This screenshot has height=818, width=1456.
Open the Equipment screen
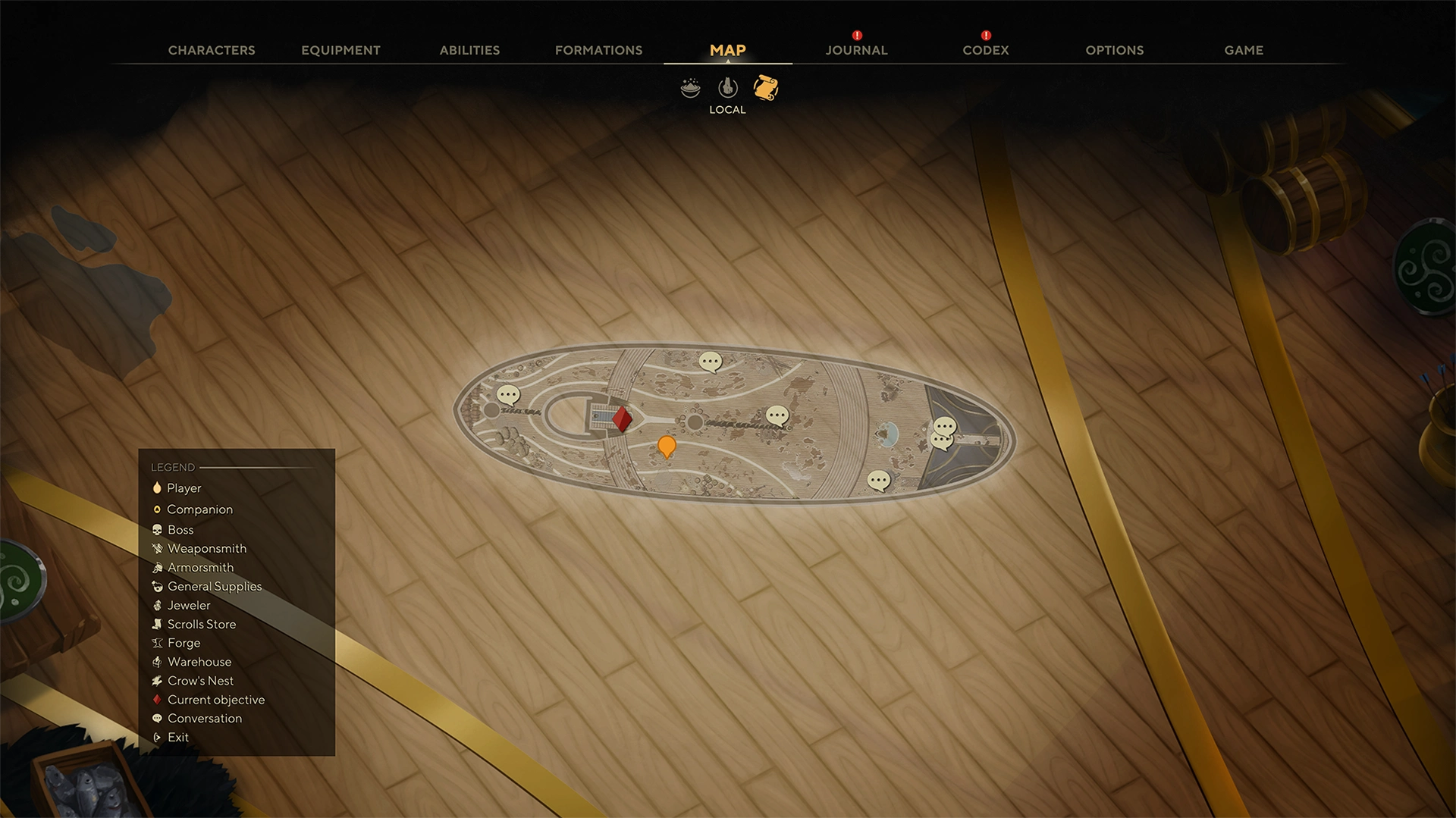340,50
